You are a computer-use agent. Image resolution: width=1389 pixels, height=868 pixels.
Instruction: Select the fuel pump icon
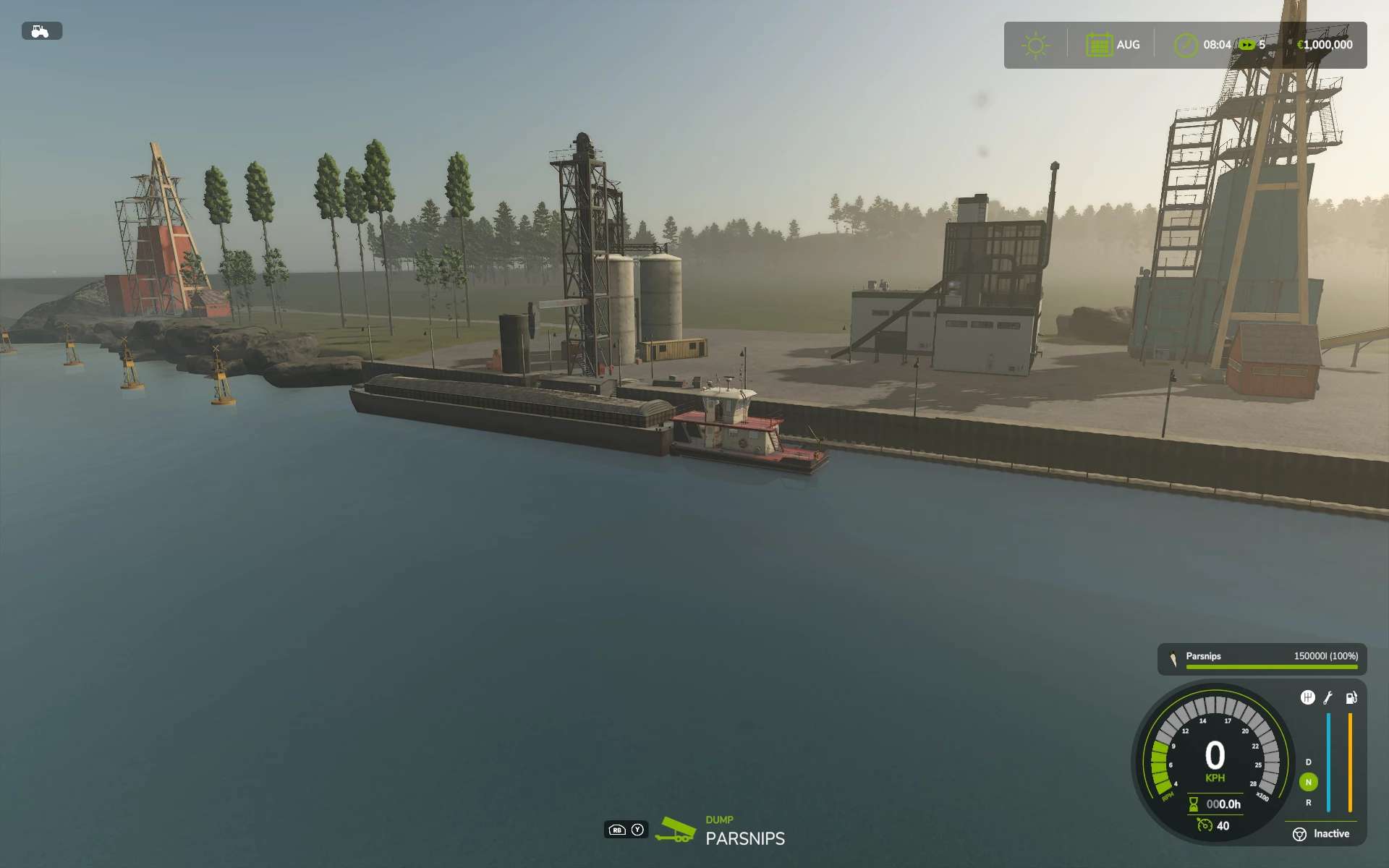point(1351,697)
